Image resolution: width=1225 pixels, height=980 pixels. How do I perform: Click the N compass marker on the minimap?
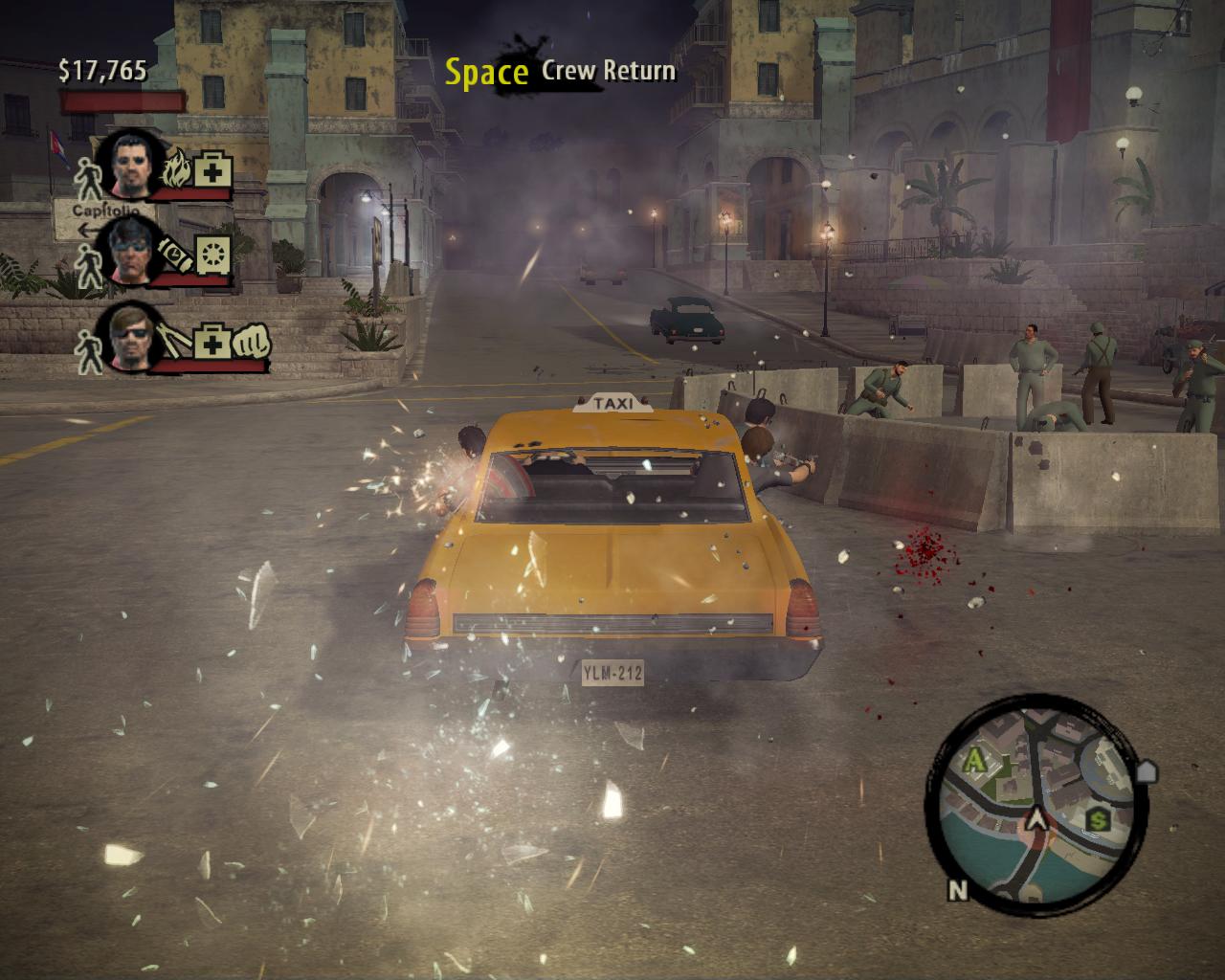[958, 891]
